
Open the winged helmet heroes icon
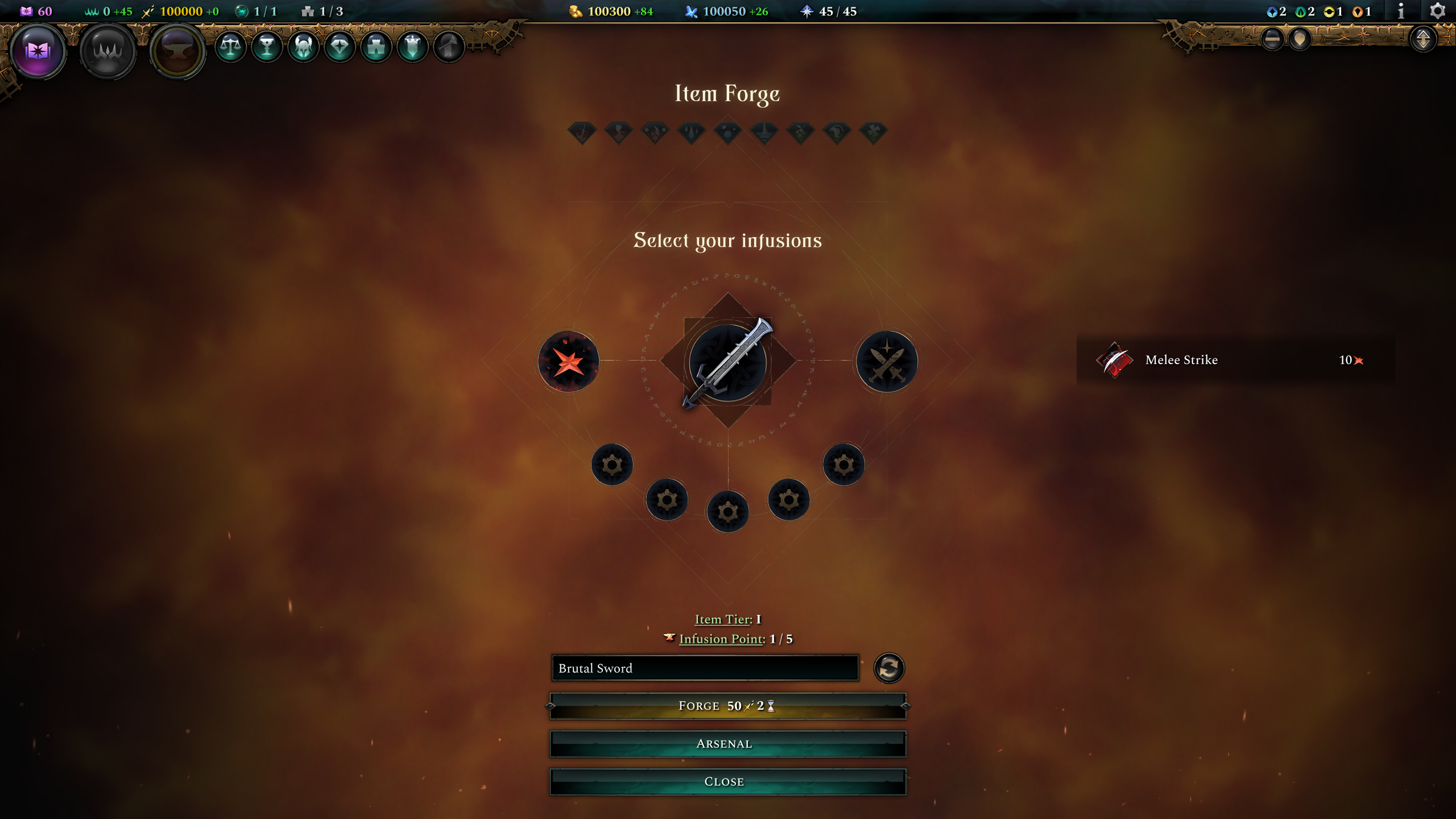(303, 47)
